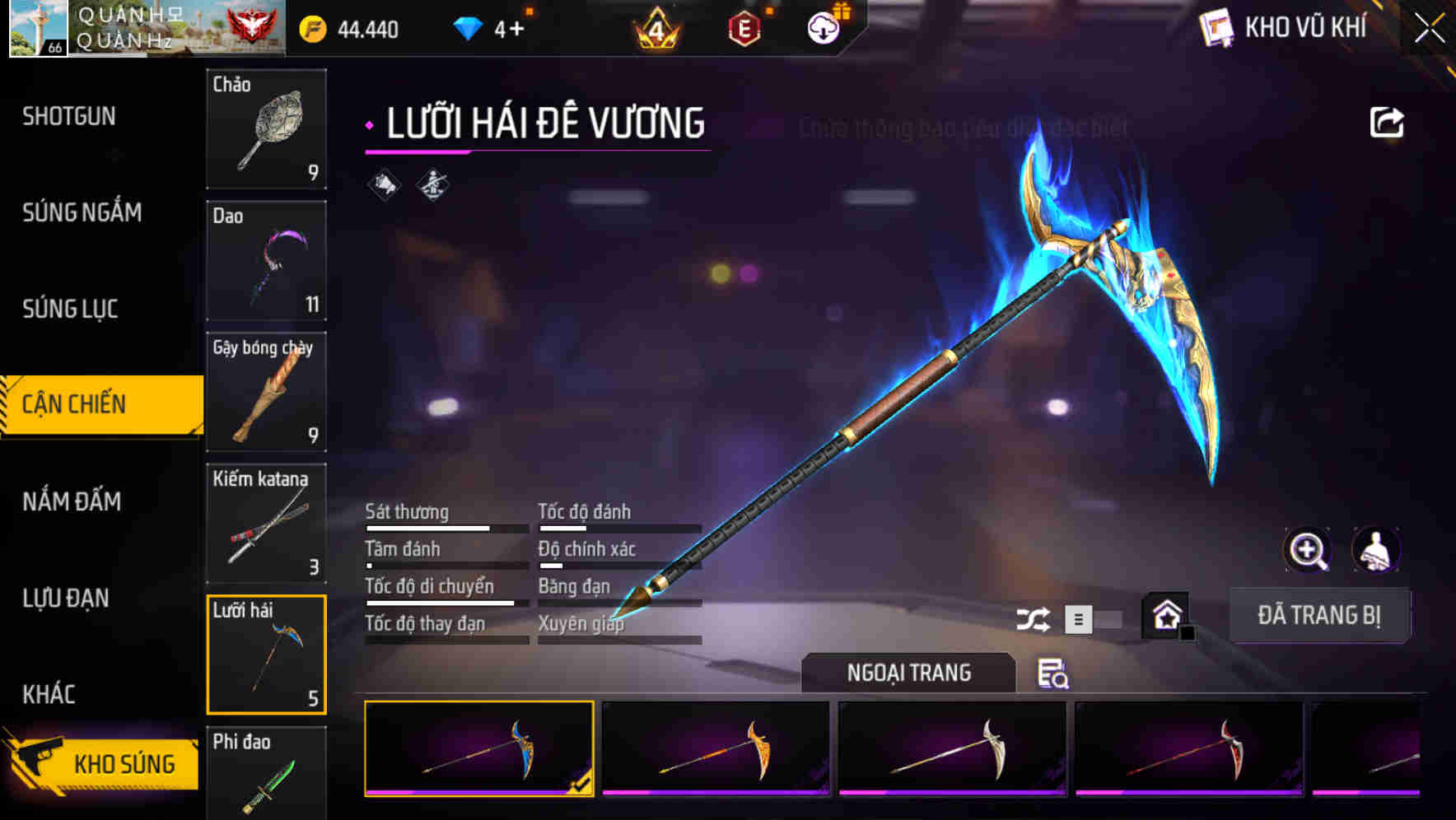Open the share icon near weapon name
Viewport: 1456px width, 820px height.
1387,121
